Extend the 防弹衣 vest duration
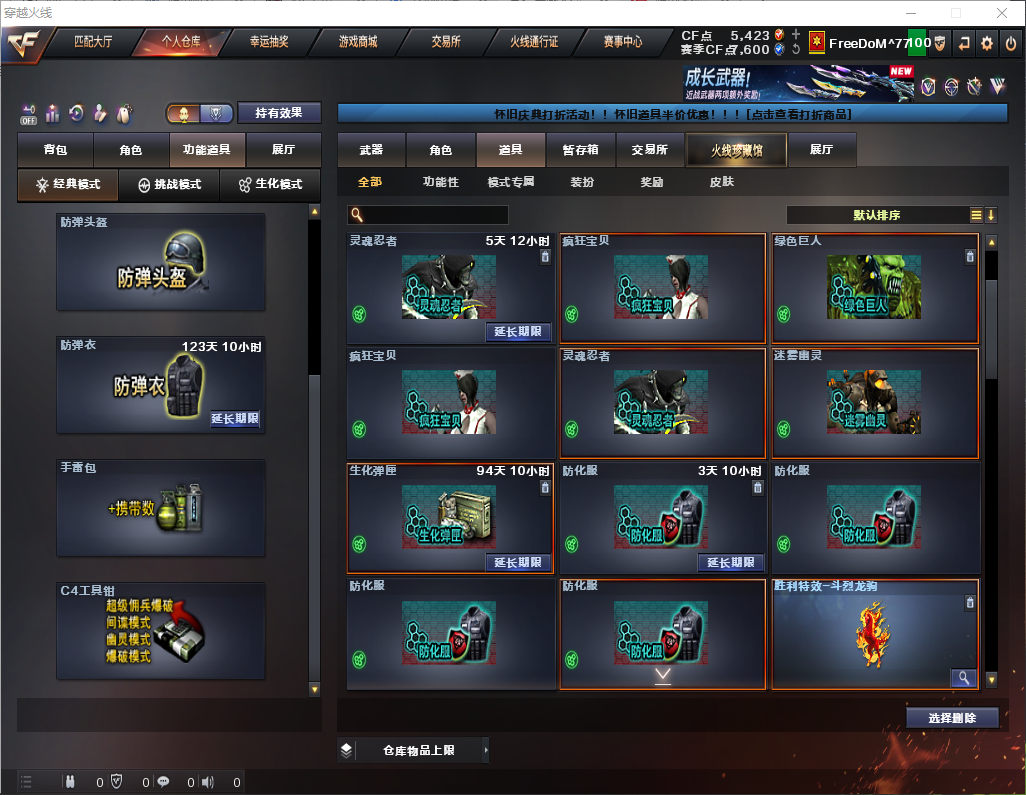Screen dimensions: 1026x795 pos(235,419)
